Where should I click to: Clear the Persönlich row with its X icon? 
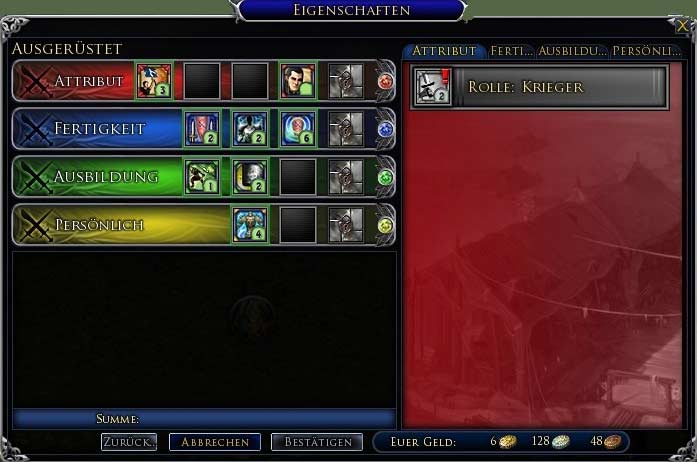pyautogui.click(x=36, y=226)
